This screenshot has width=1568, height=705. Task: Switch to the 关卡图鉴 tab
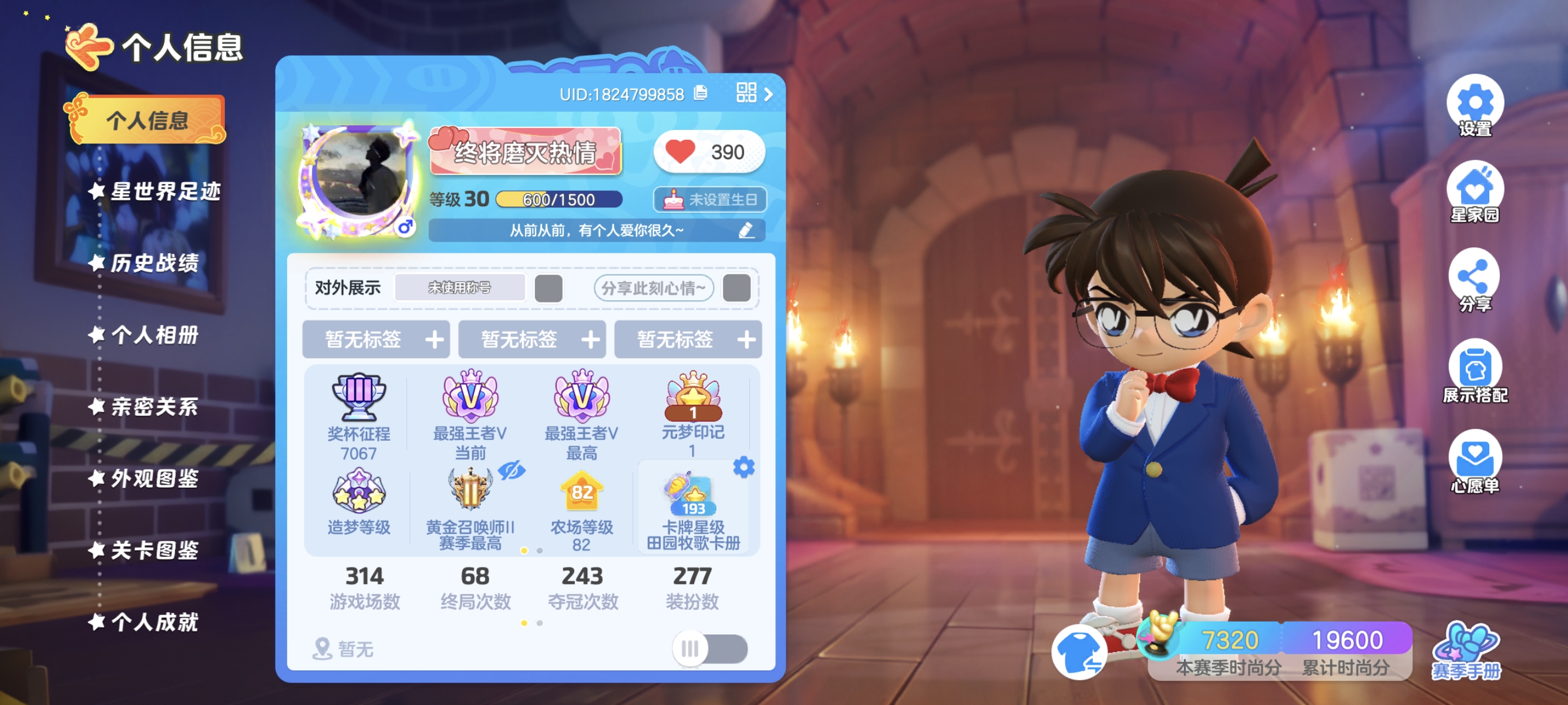(154, 550)
